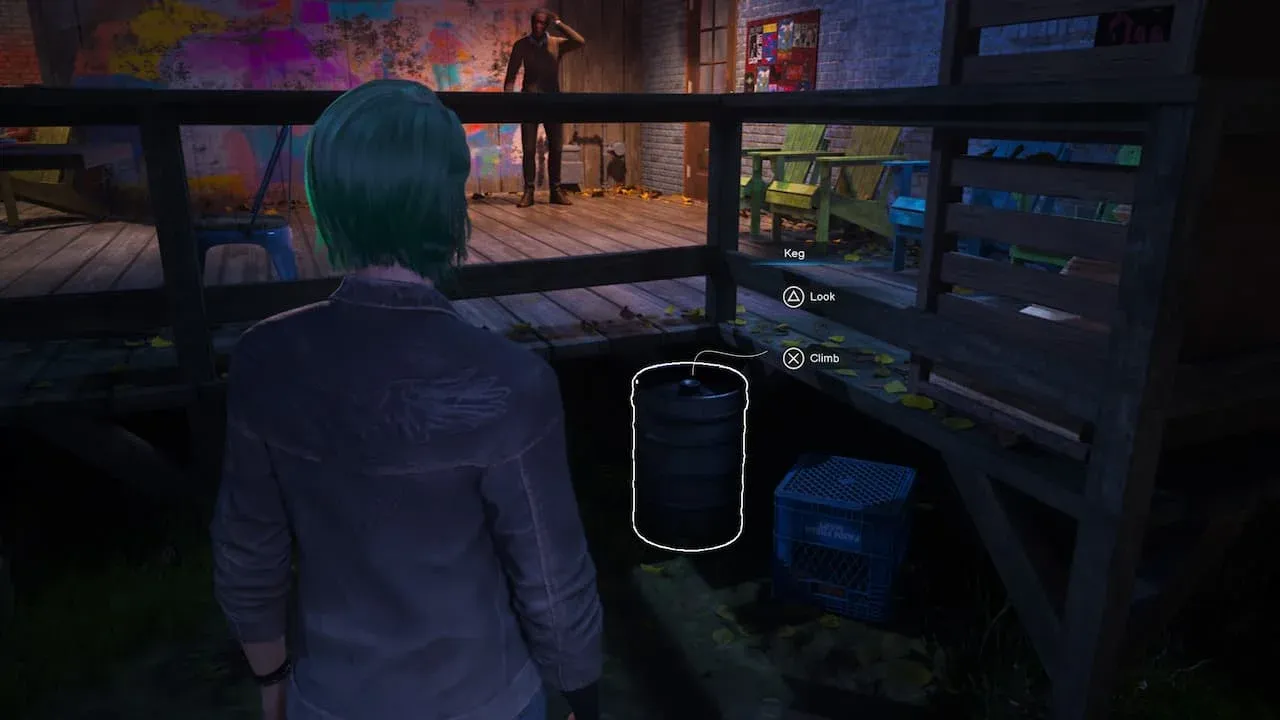The height and width of the screenshot is (720, 1280).
Task: Select the Climb interaction option
Action: tap(811, 358)
